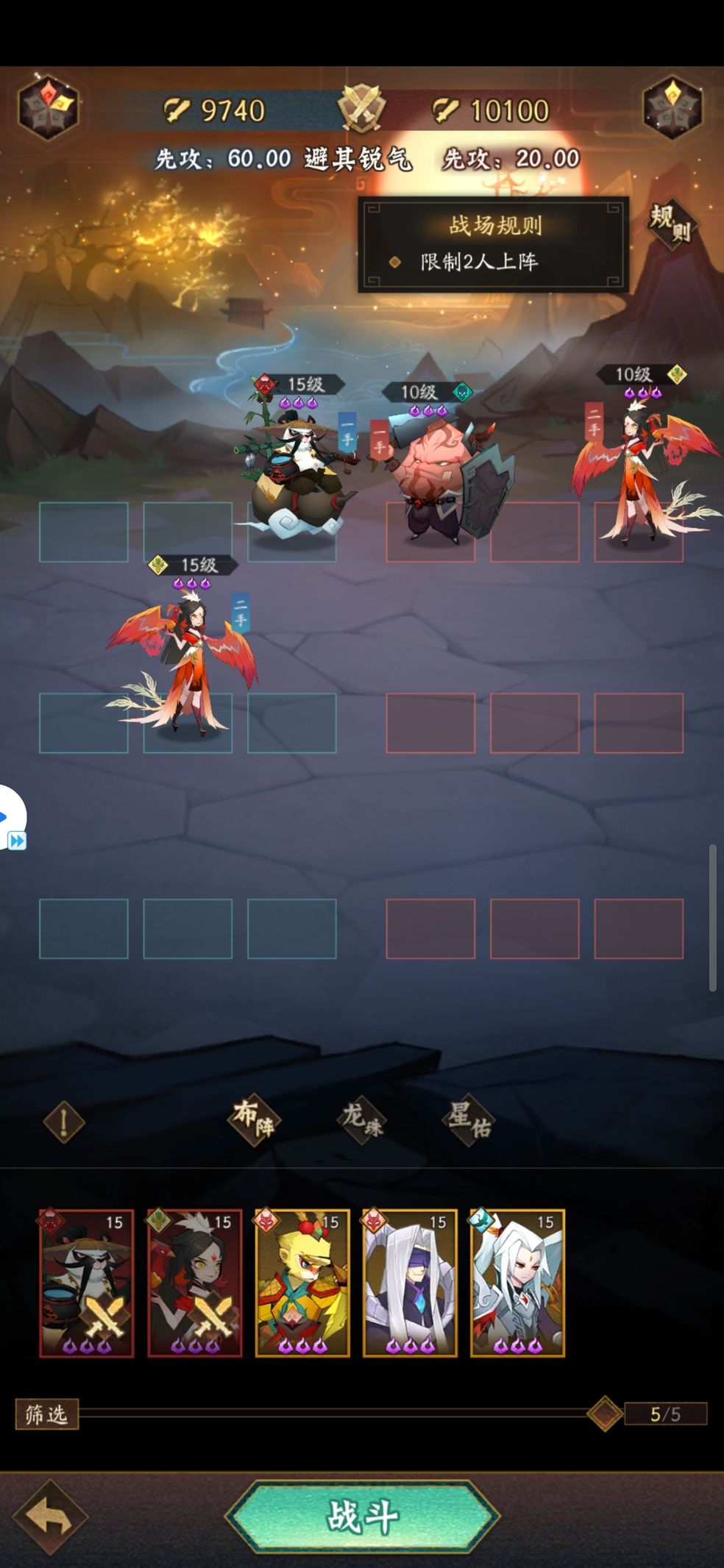724x1568 pixels.
Task: Open 龙珠 dragon orb menu
Action: pos(361,1119)
